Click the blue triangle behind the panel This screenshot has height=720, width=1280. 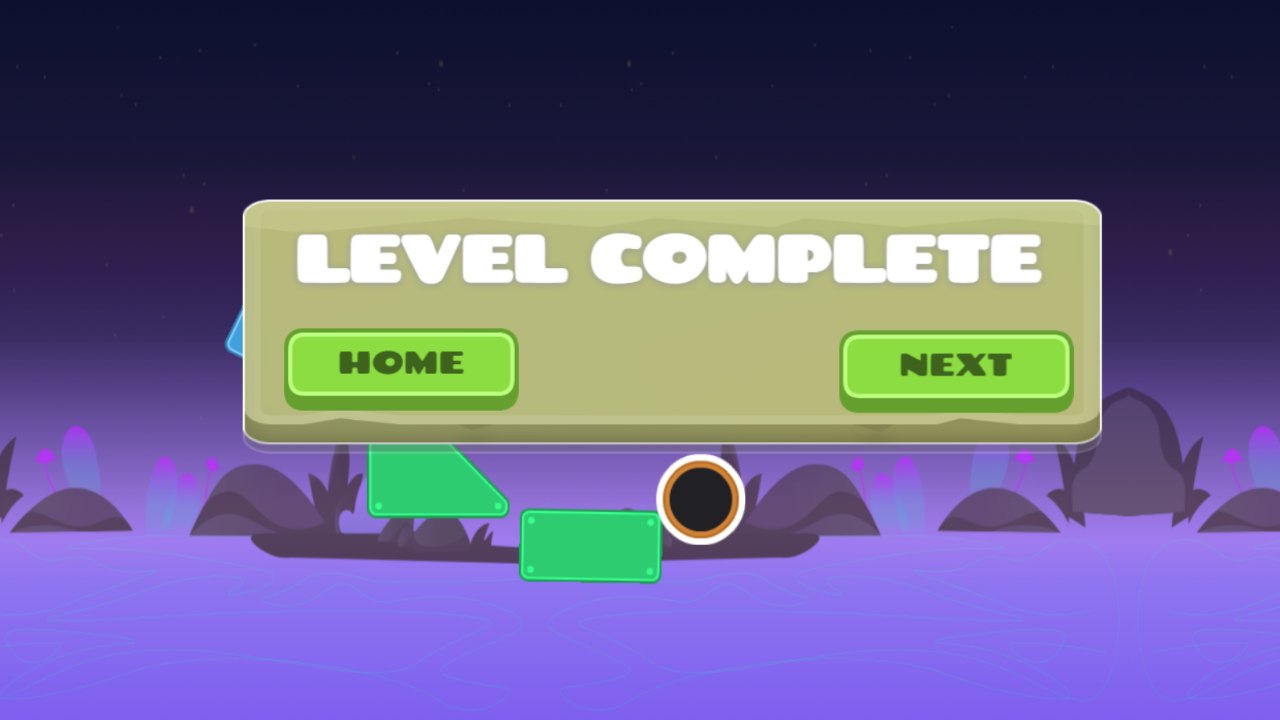click(235, 335)
